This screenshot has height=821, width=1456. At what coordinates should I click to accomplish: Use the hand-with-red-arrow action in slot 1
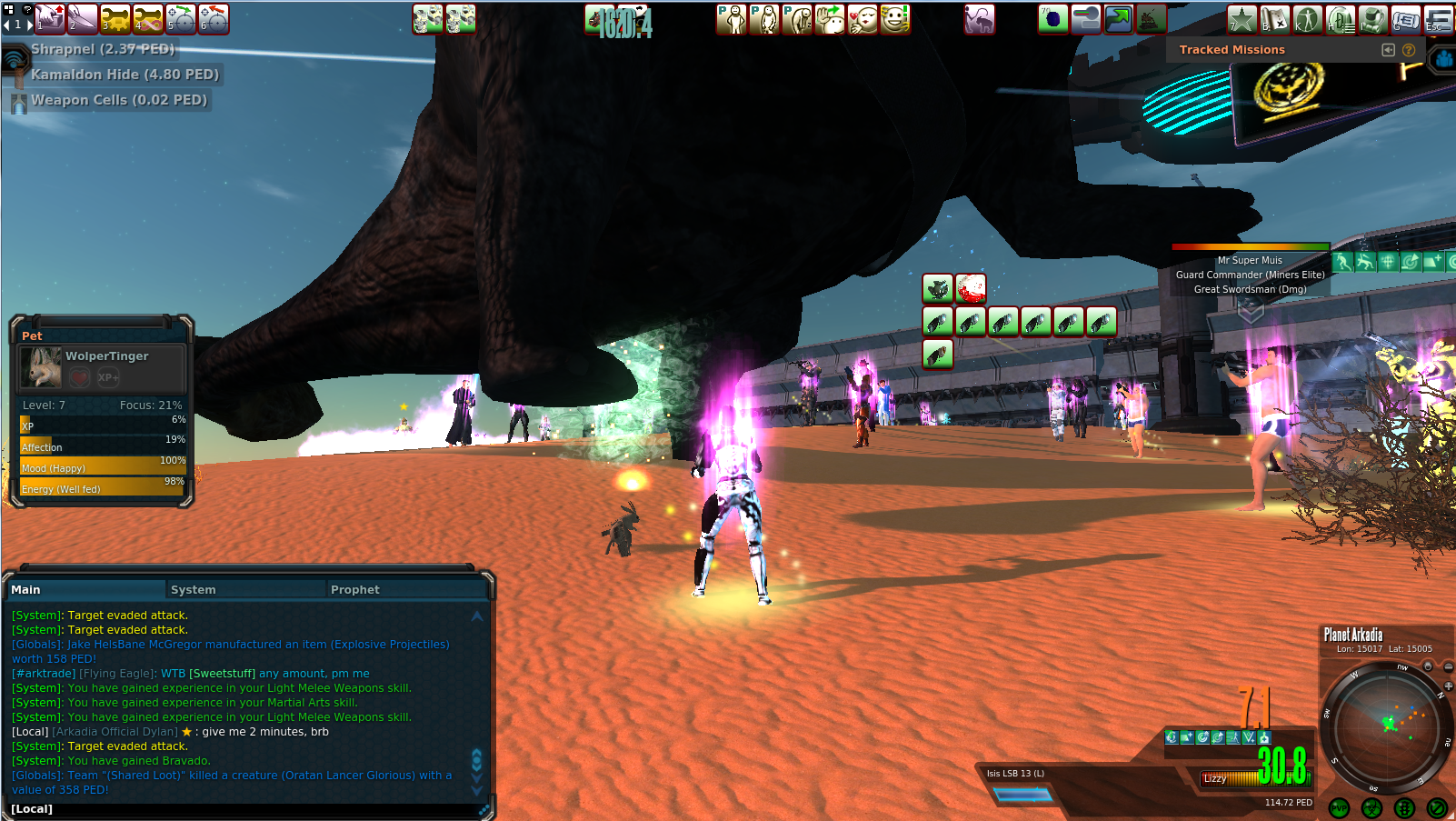click(x=50, y=18)
